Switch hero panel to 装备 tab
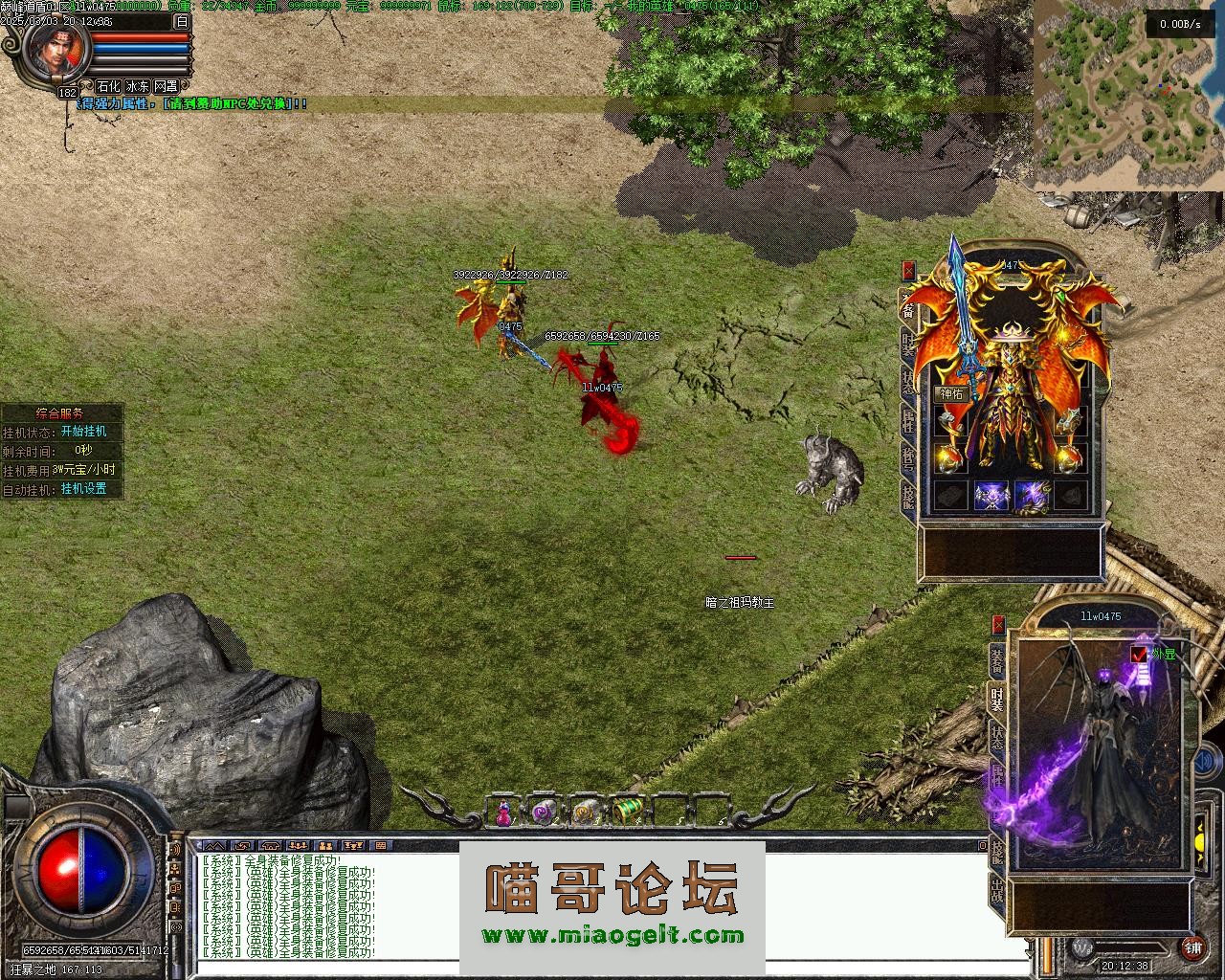Screen dimensions: 1225x980 (x=997, y=660)
